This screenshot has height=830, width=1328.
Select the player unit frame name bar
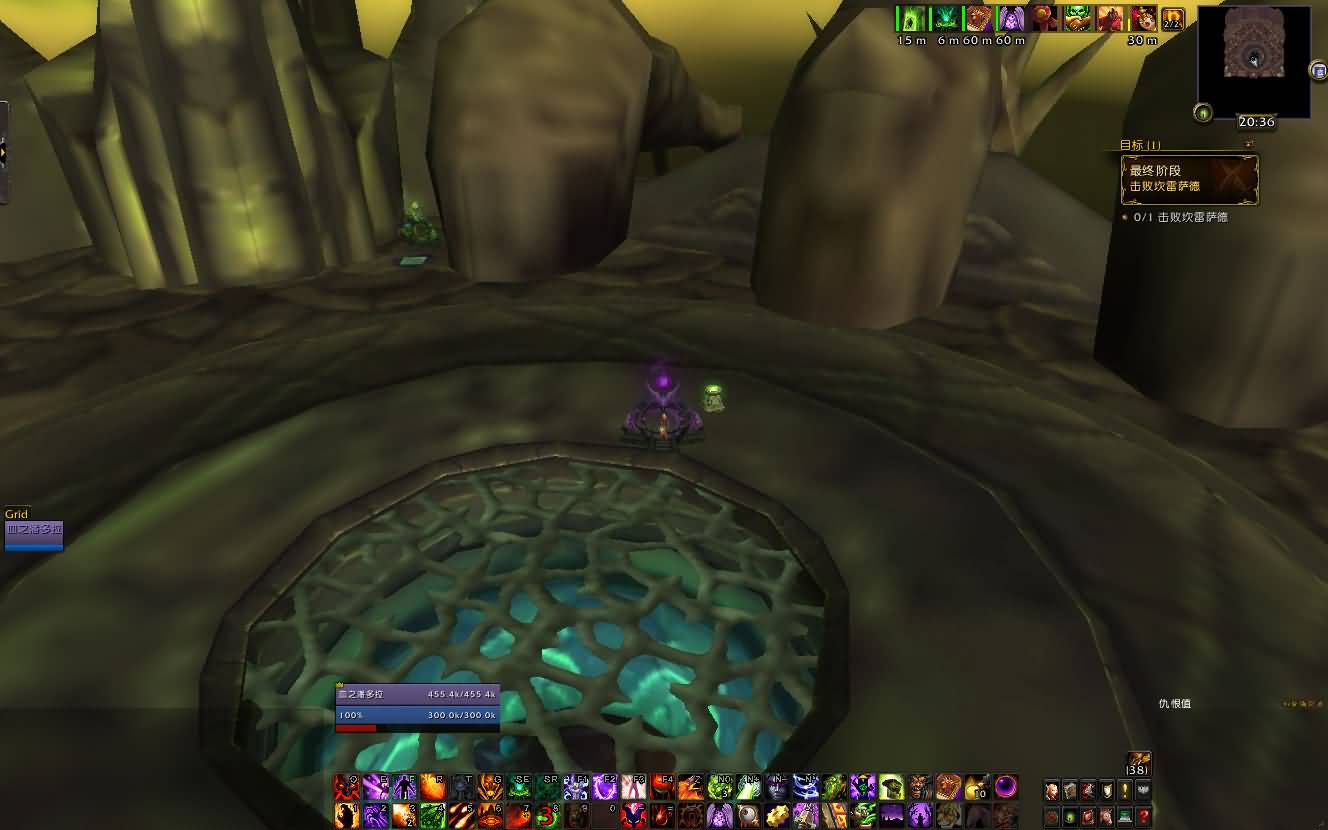pos(417,694)
